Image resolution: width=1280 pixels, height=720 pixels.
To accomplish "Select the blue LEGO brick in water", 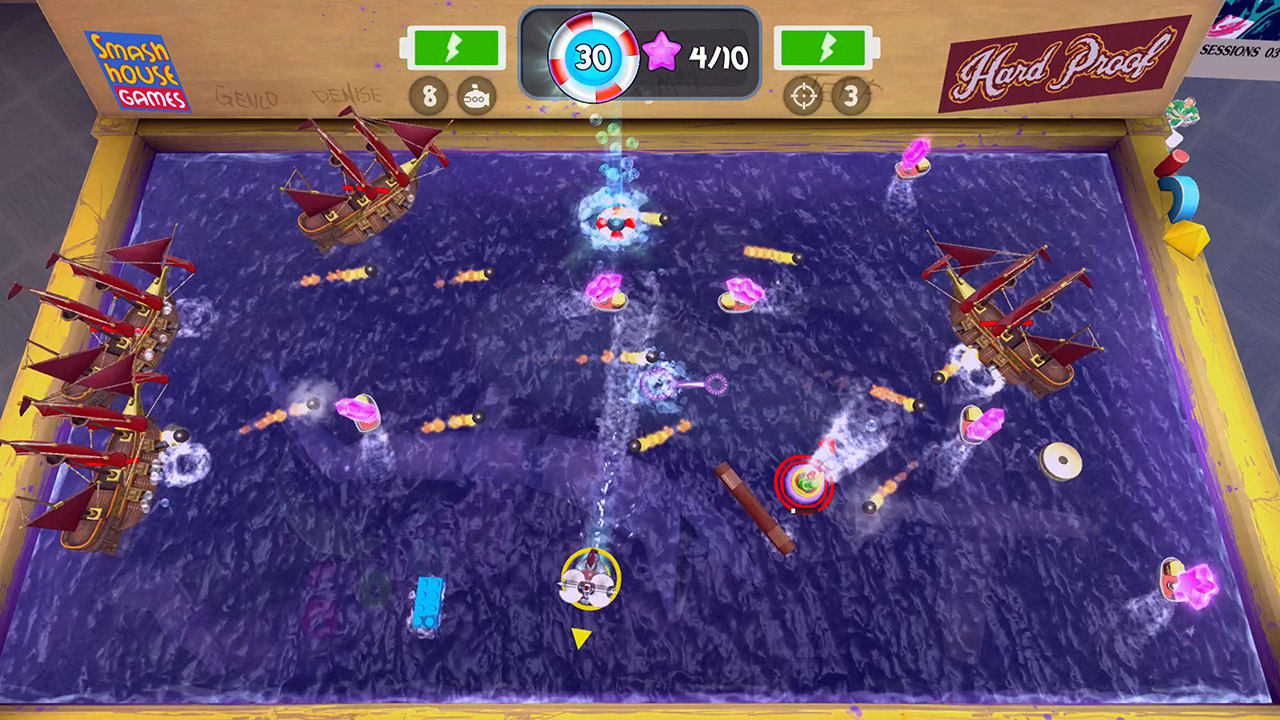I will pos(430,600).
